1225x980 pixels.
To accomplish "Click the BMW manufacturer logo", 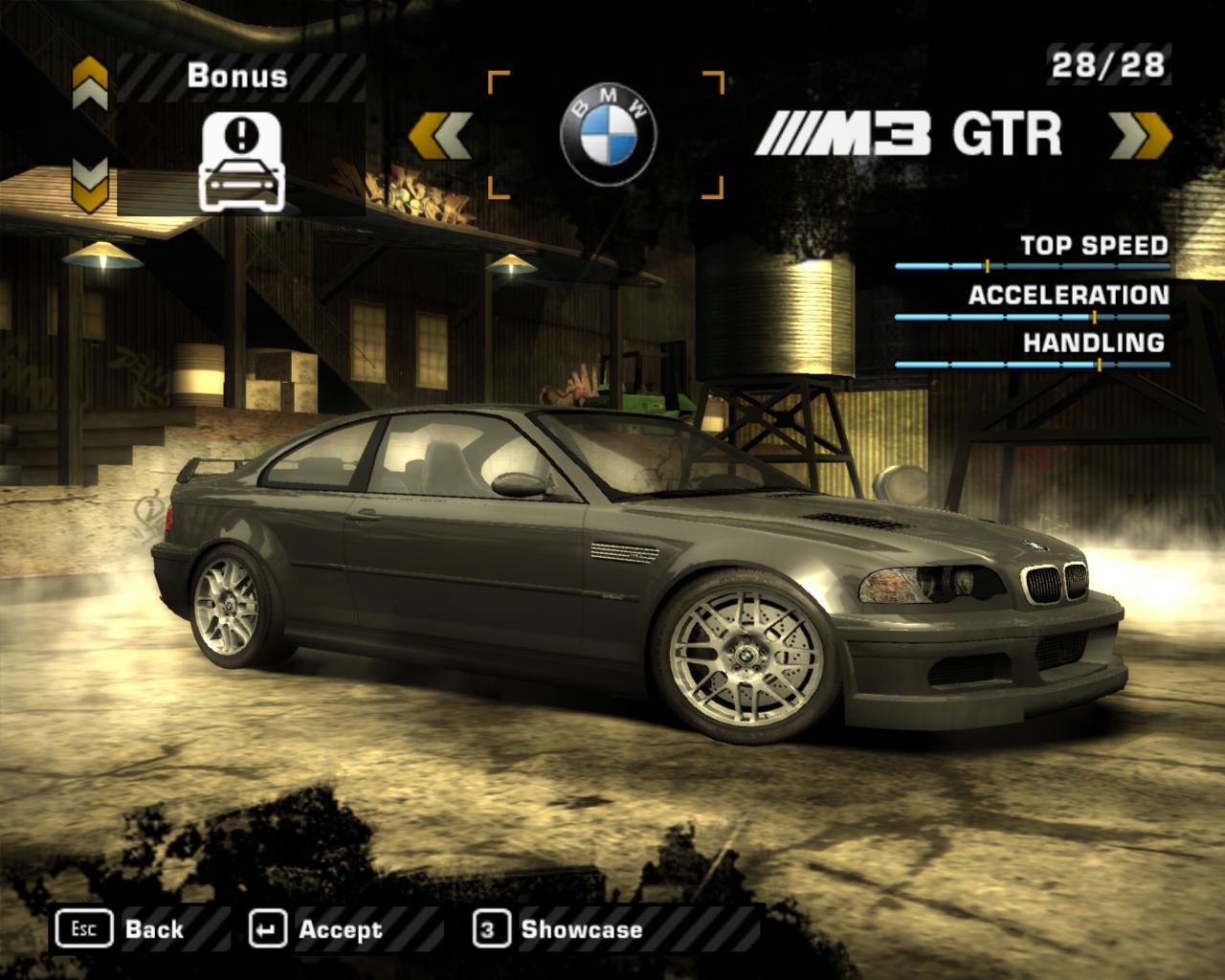I will [608, 135].
